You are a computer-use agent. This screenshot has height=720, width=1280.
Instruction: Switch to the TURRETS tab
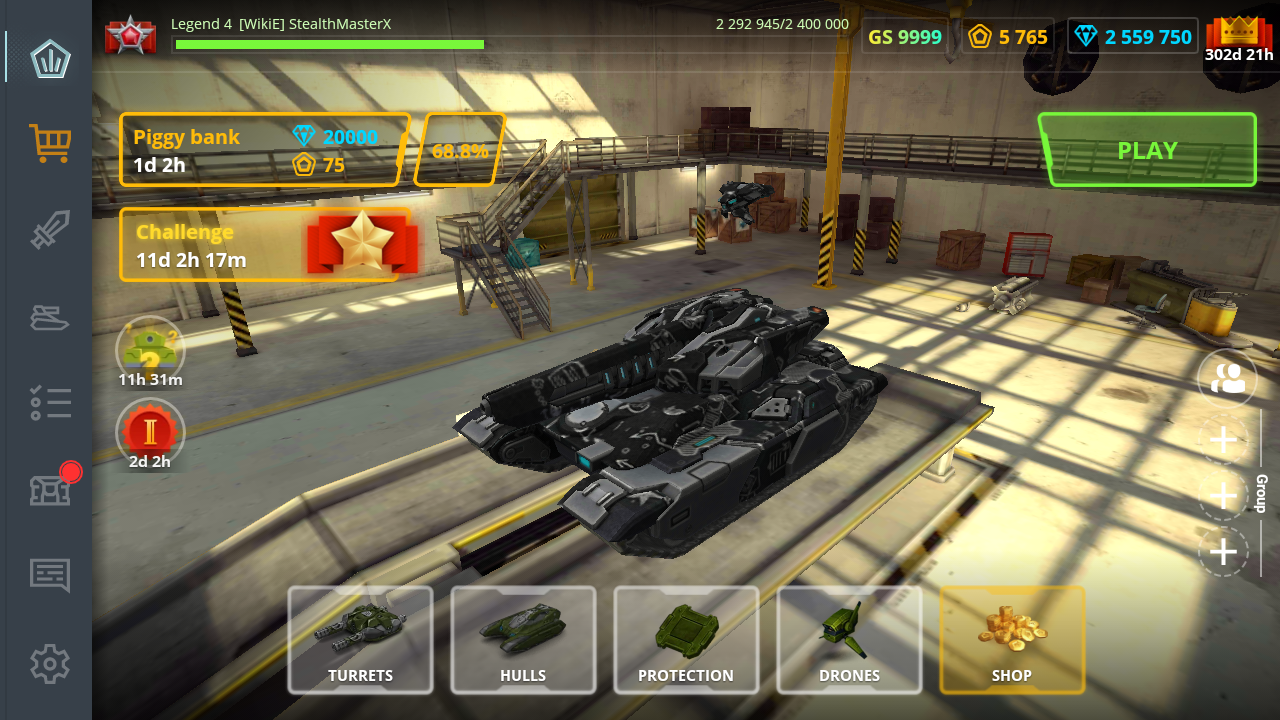(360, 639)
